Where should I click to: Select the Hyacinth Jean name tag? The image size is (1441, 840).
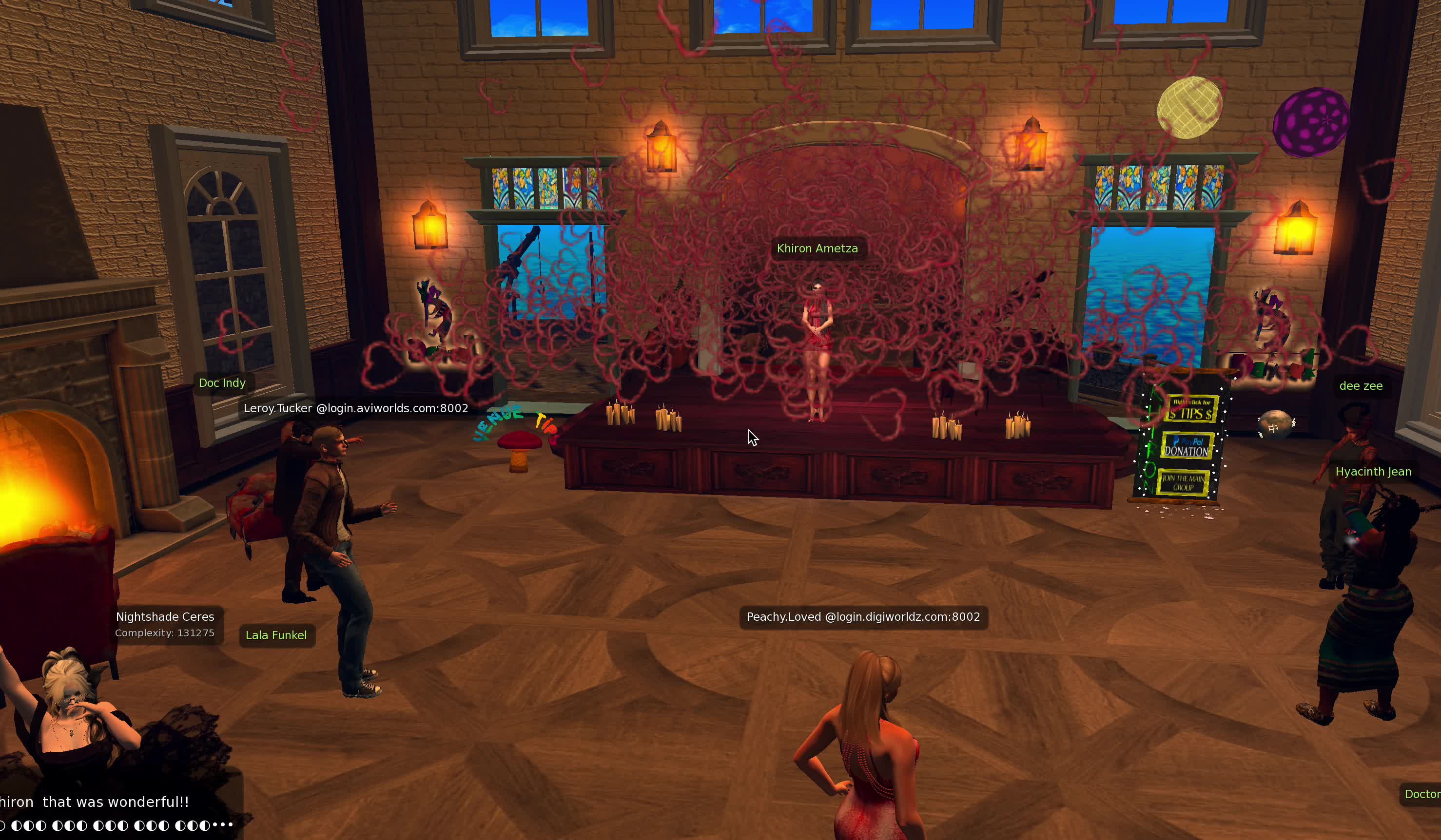click(1372, 472)
